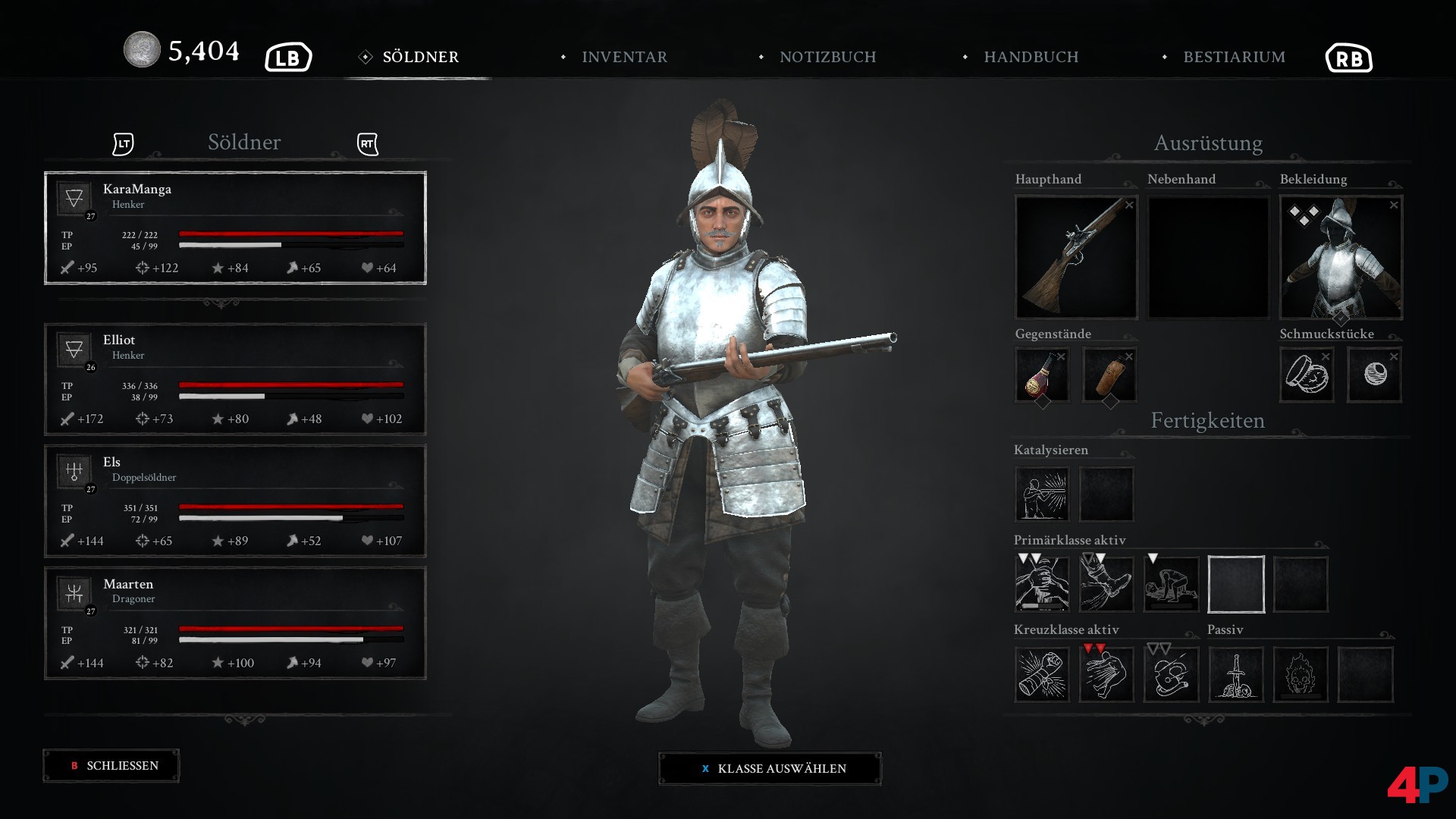Open the plate armor Bekleidung slot
The width and height of the screenshot is (1456, 819).
tap(1341, 257)
